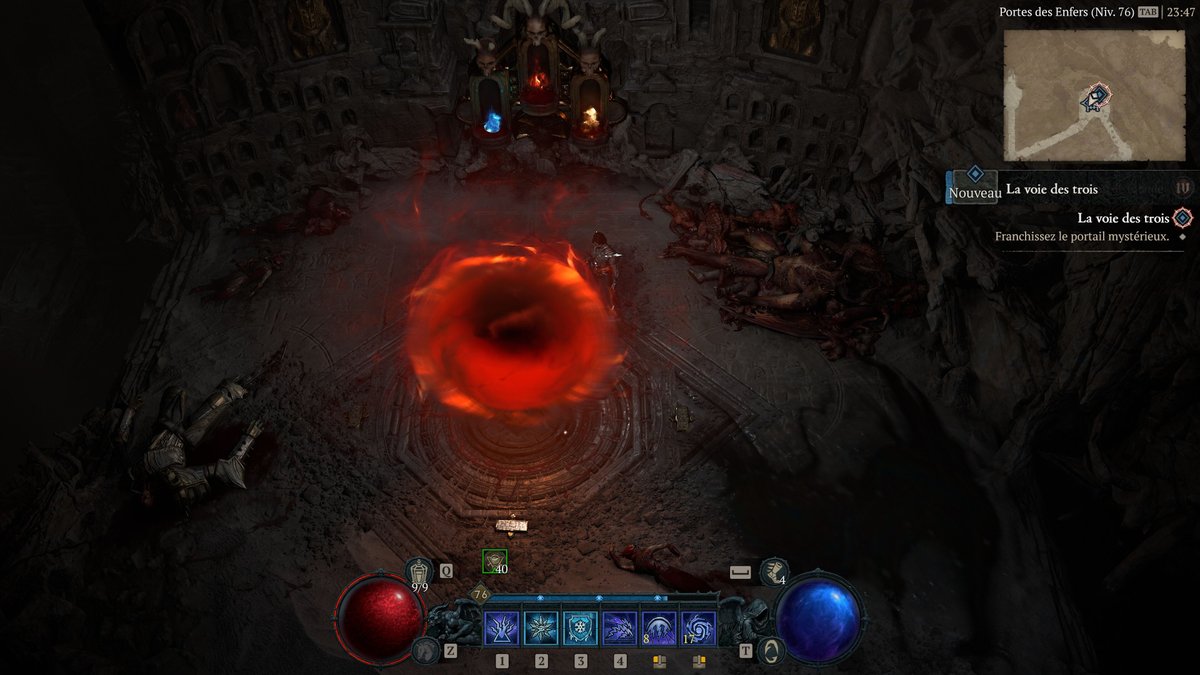Open the minimap
Screen dimensions: 1200x675
pyautogui.click(x=1094, y=95)
